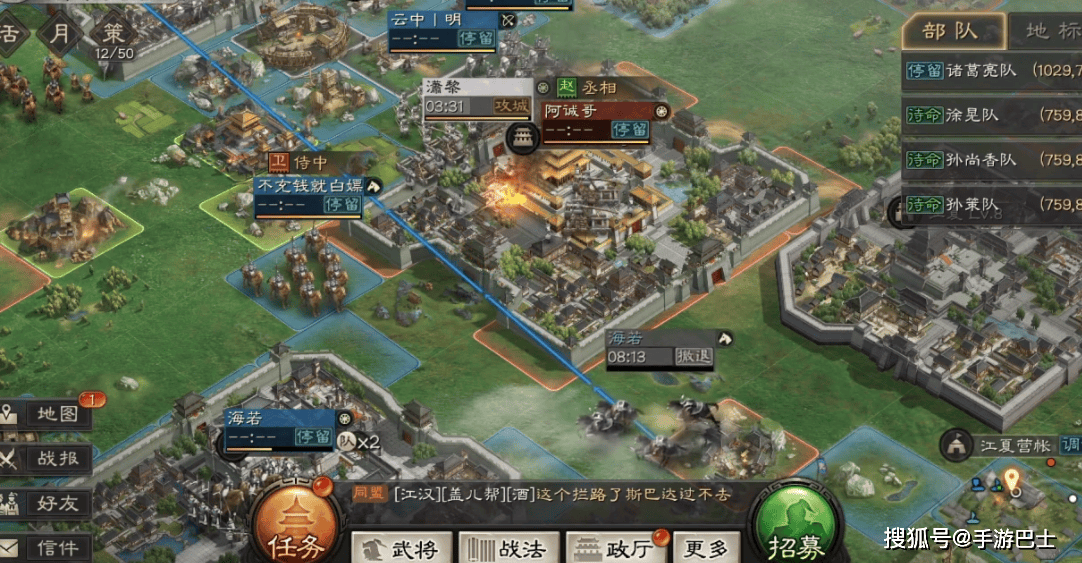Open the 战法 tactics screen
Viewport: 1082px width, 563px height.
pos(508,548)
